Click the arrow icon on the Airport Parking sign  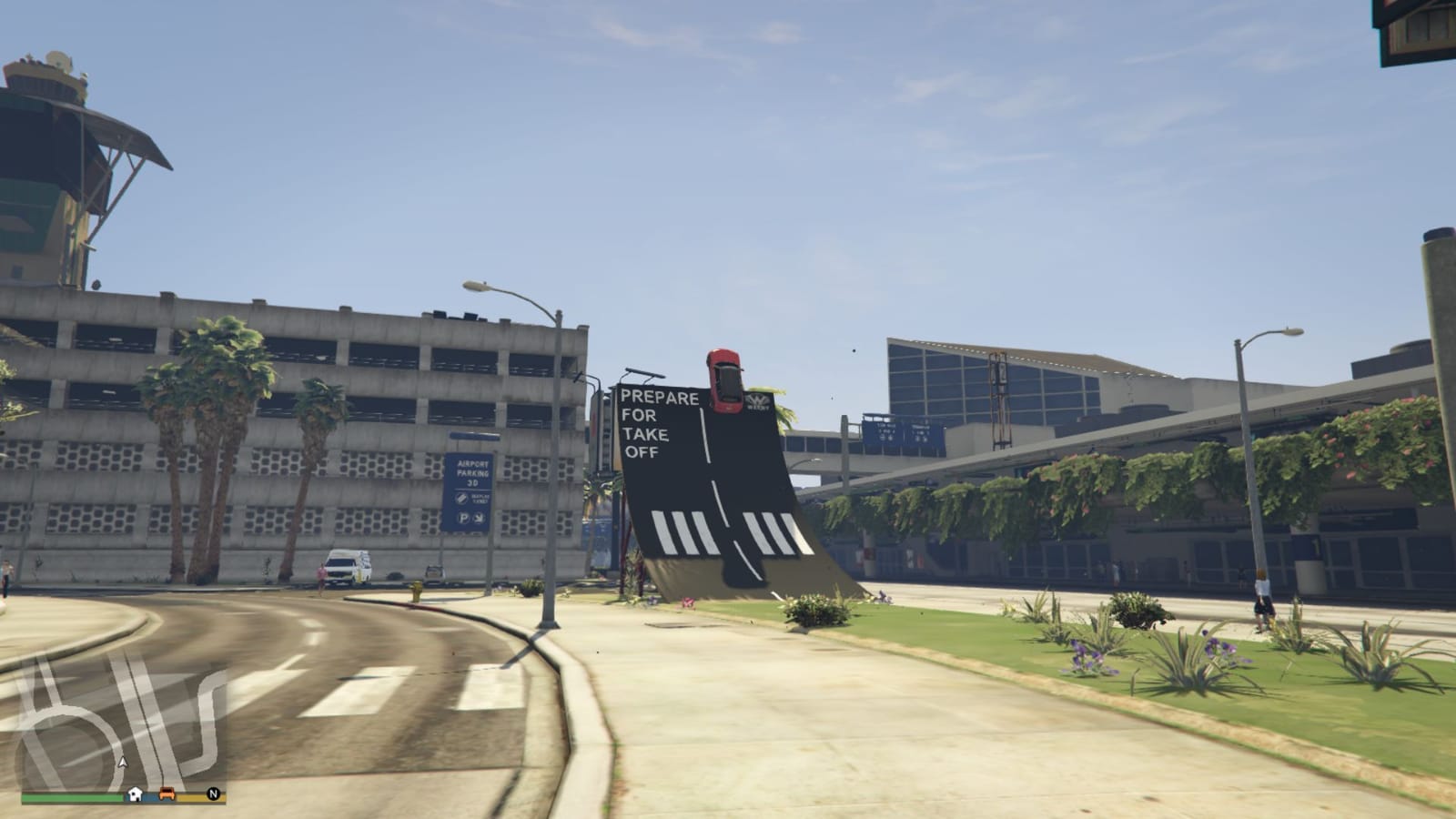tap(479, 519)
